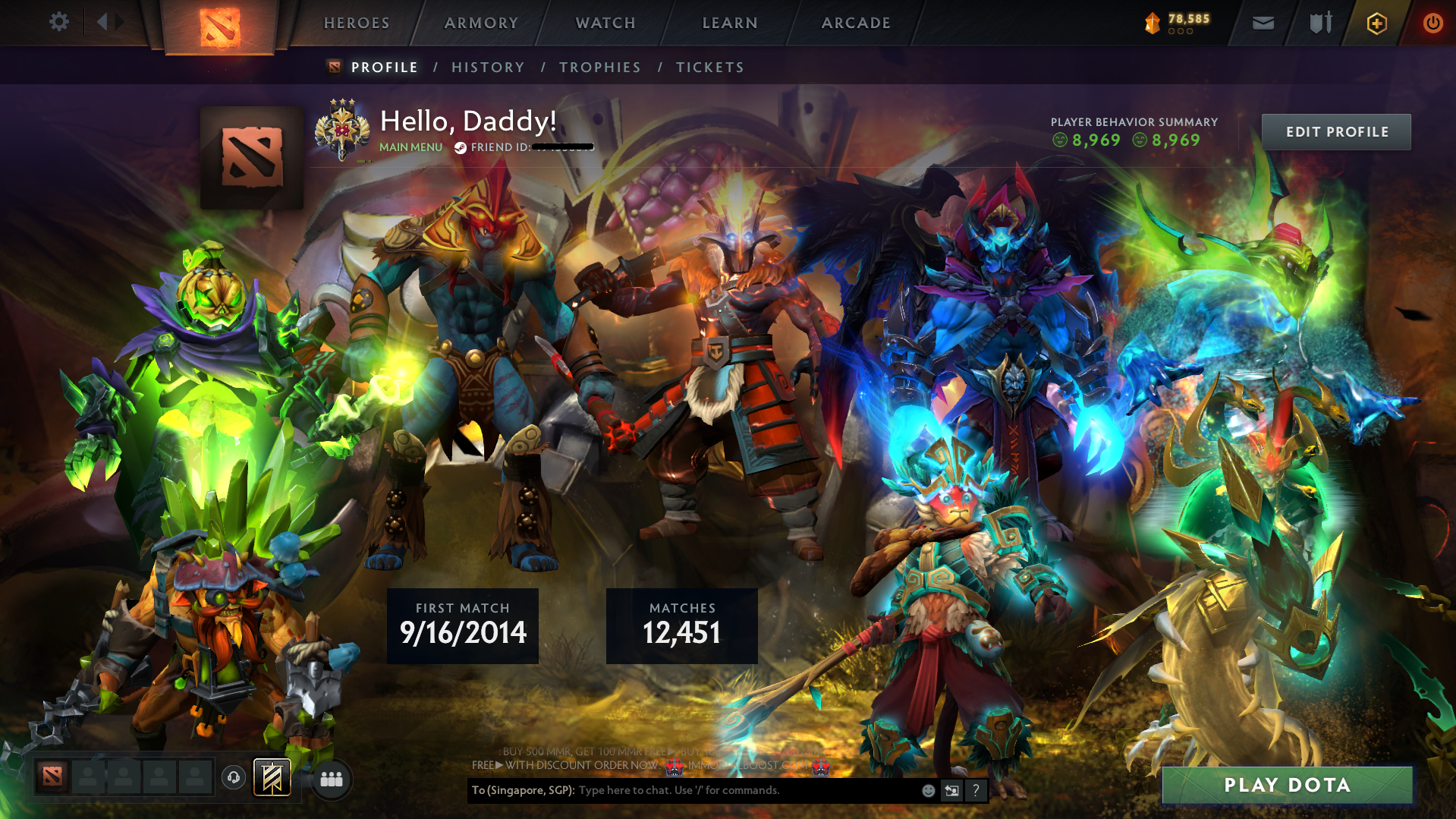The image size is (1456, 819).
Task: Open the mail notifications envelope icon
Action: (x=1262, y=23)
